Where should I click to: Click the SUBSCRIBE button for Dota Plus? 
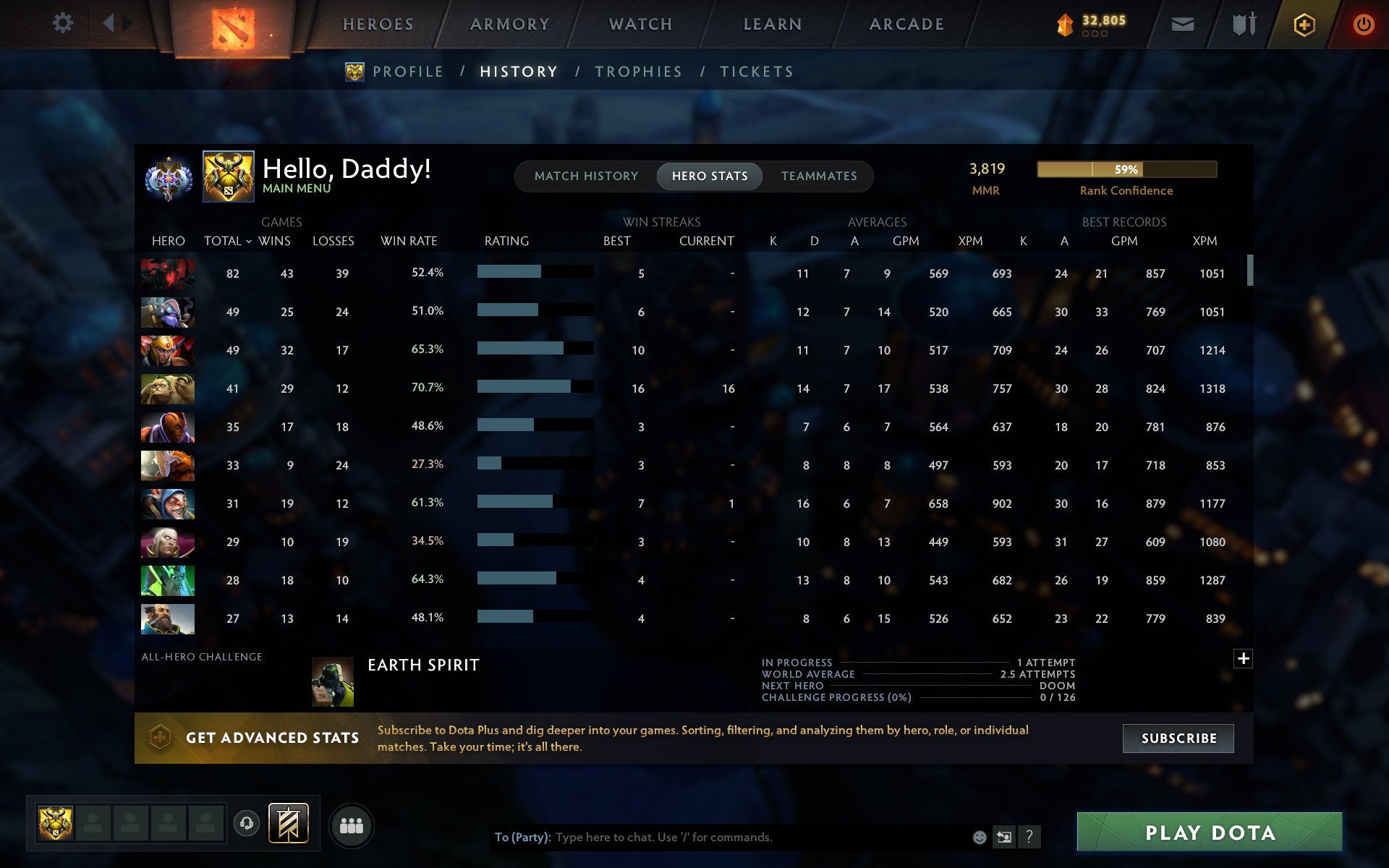[1178, 739]
